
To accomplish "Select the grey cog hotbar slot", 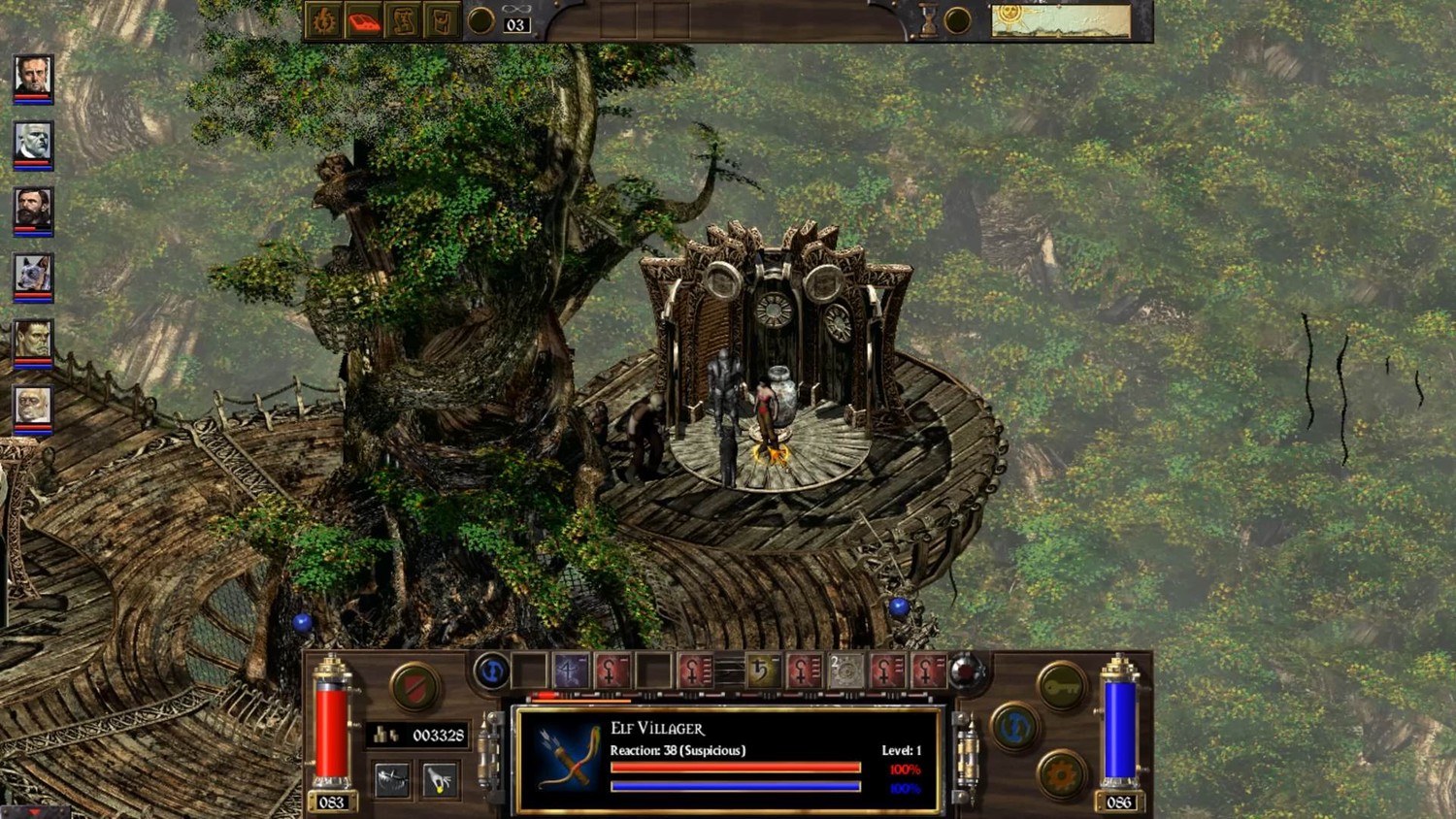I will coord(845,672).
